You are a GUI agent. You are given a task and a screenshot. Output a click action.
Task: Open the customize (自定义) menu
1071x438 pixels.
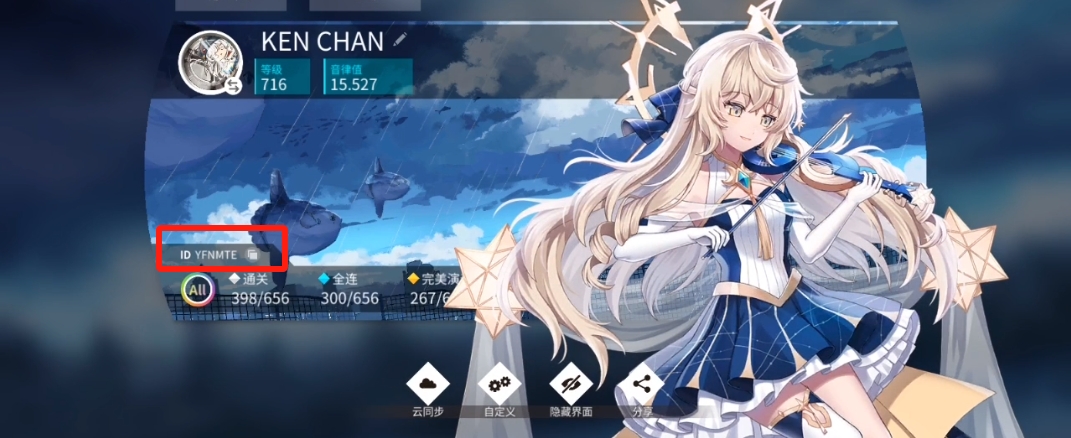(x=498, y=384)
